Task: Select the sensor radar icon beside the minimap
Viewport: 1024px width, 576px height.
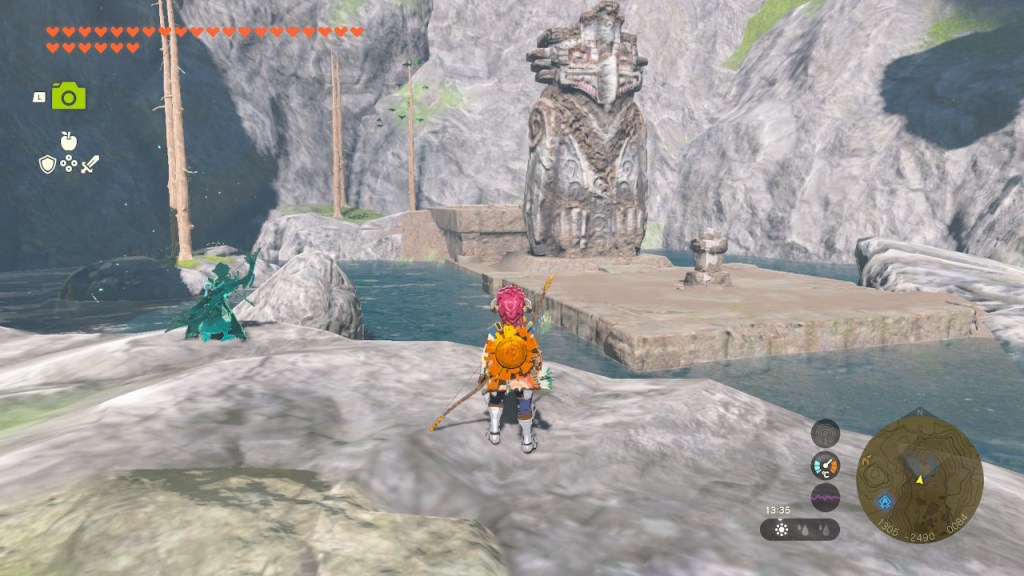Action: pyautogui.click(x=825, y=433)
